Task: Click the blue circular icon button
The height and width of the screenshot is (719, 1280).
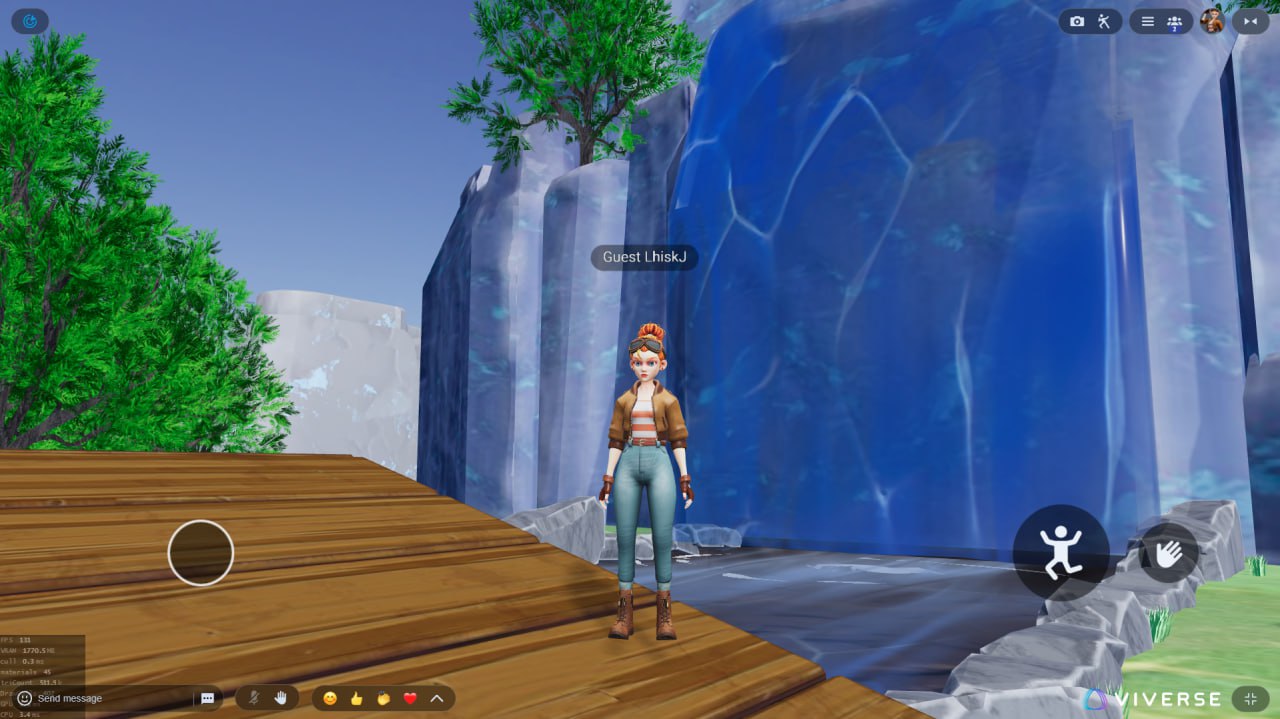Action: click(29, 20)
